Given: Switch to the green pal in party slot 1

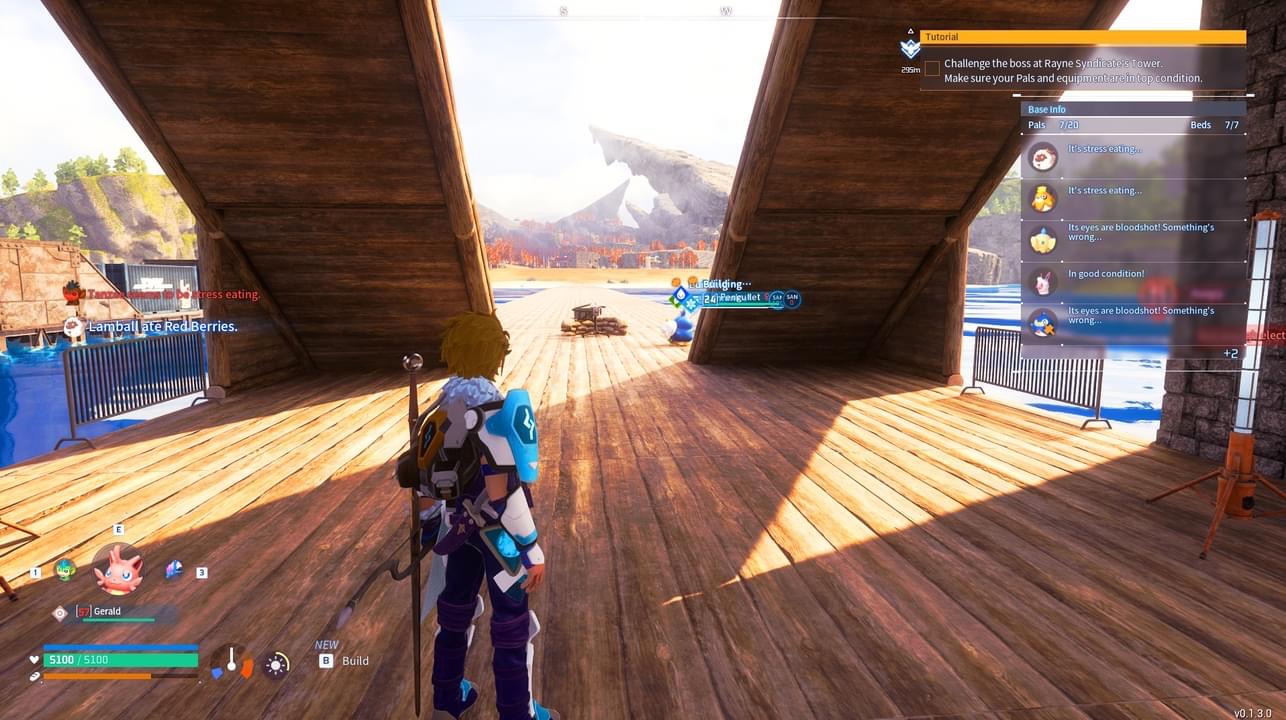Looking at the screenshot, I should tap(65, 570).
